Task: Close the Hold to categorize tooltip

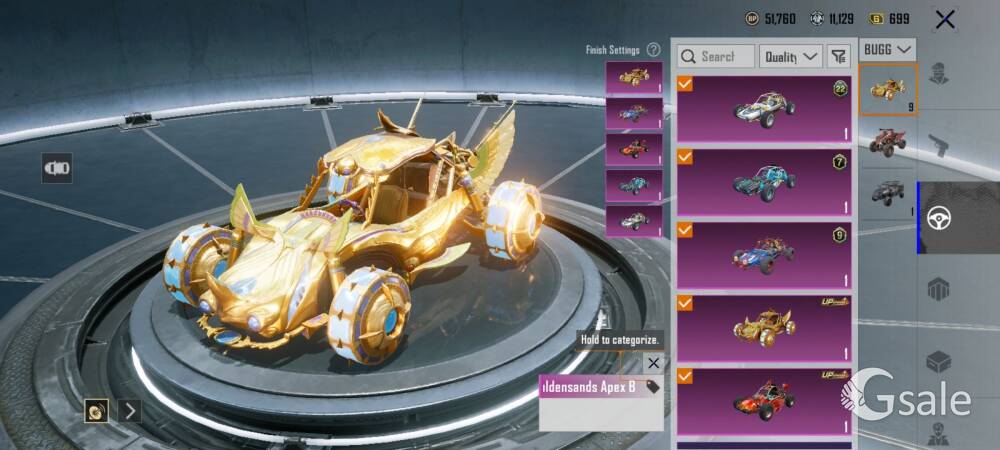Action: point(653,363)
